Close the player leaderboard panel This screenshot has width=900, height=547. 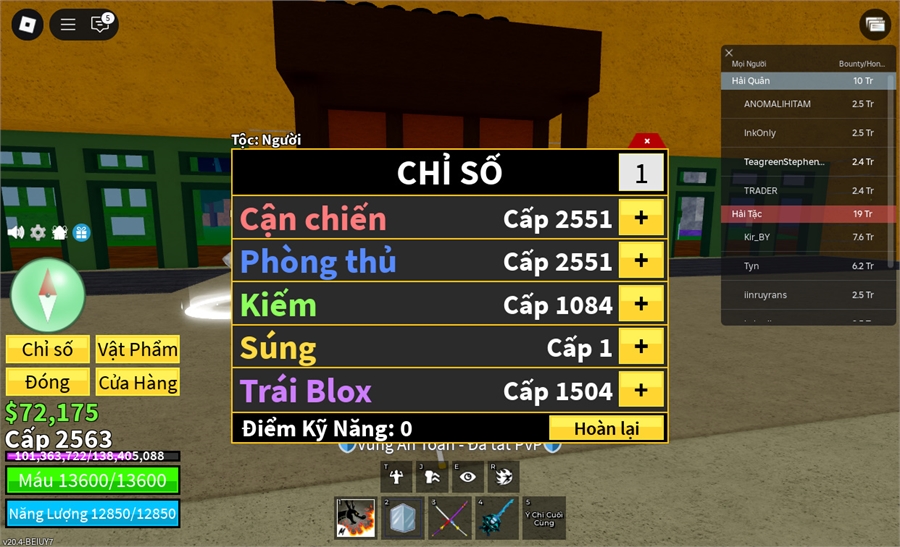pos(729,53)
